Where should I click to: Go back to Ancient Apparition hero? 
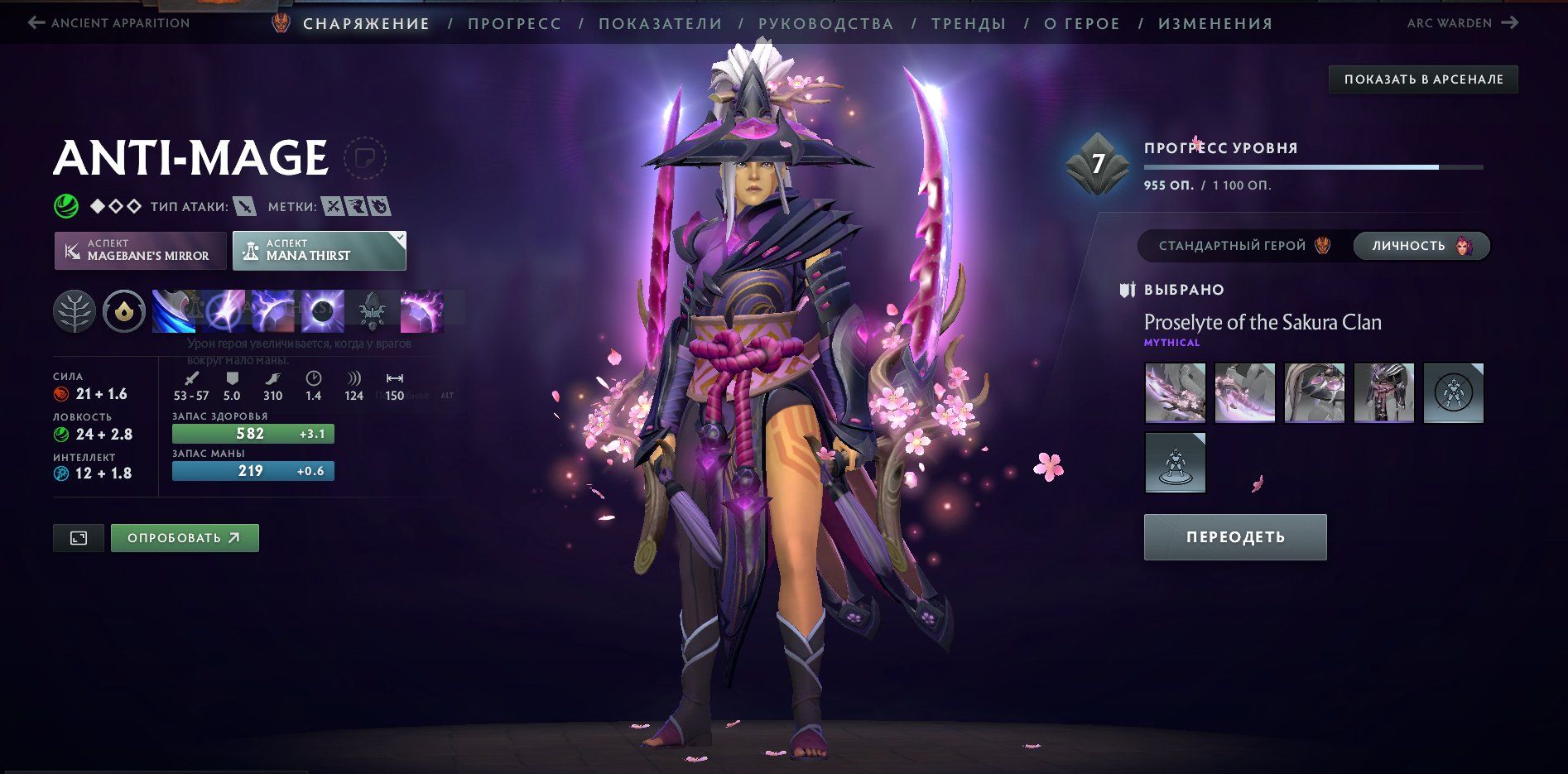(109, 23)
